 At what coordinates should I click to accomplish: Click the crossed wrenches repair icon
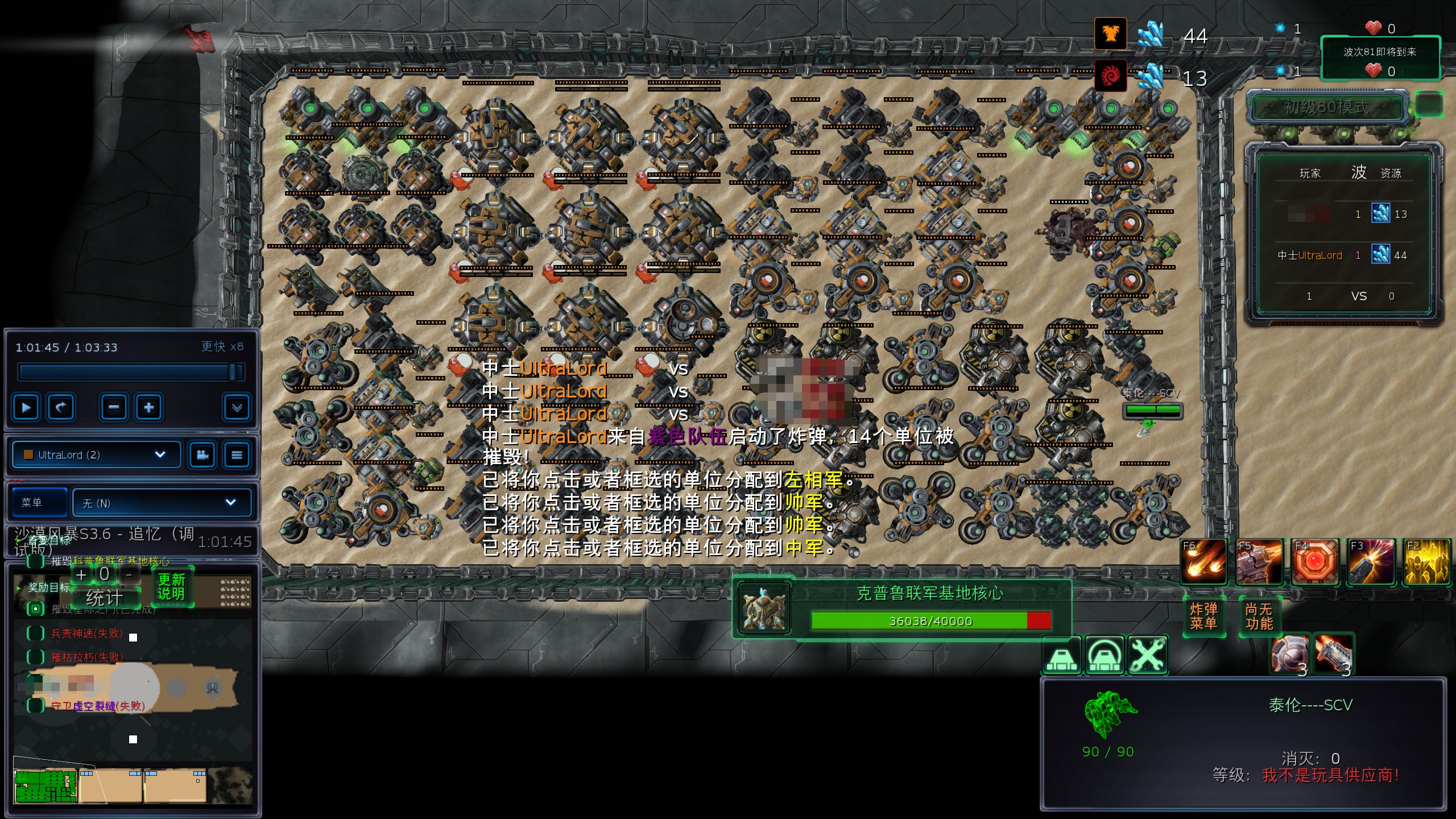pyautogui.click(x=1148, y=656)
